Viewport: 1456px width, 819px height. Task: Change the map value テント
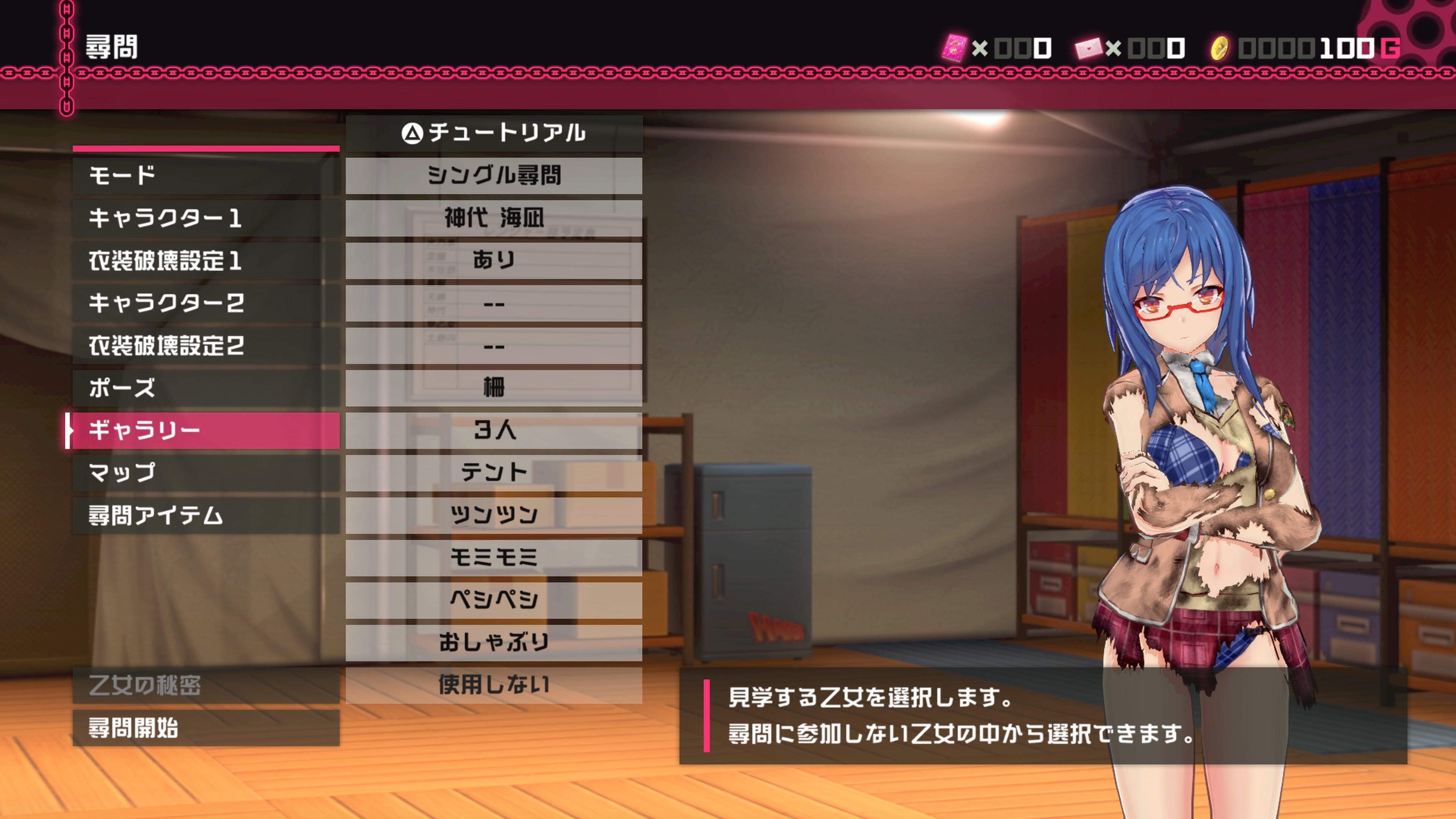pos(493,472)
